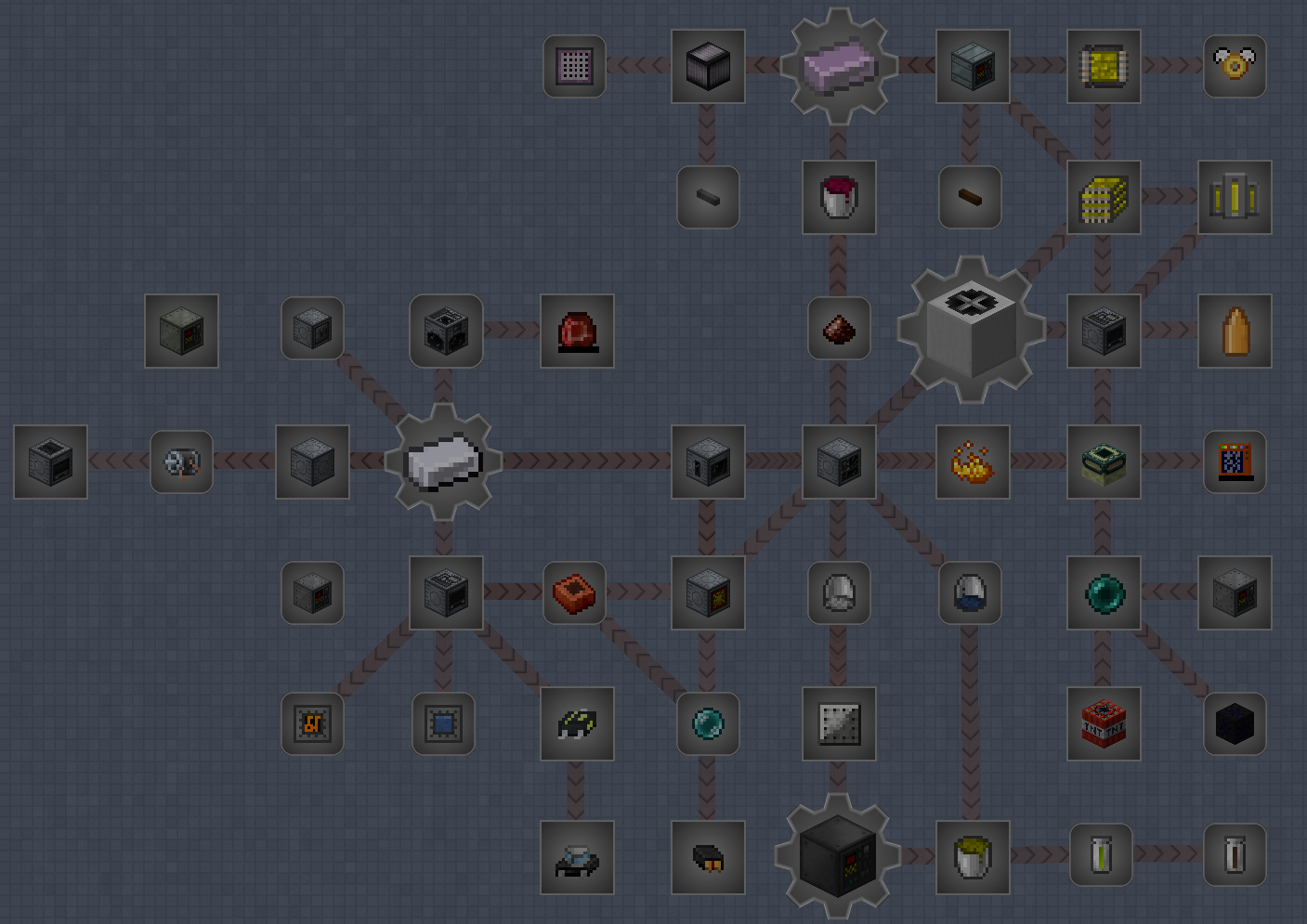This screenshot has width=1307, height=924.
Task: Open the TNT block quest
Action: click(1103, 723)
